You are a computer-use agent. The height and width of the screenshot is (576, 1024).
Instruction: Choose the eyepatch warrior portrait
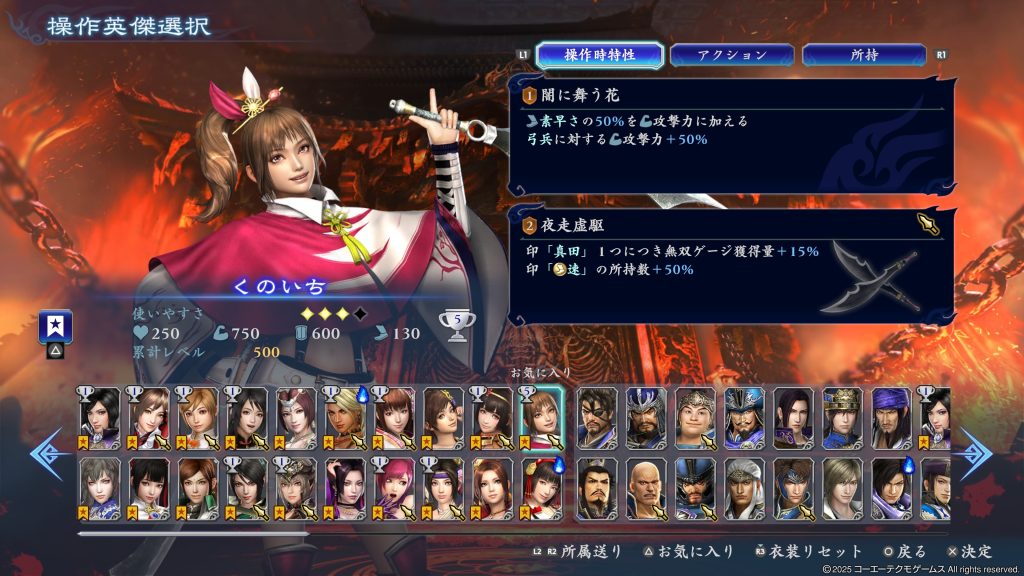[x=597, y=417]
